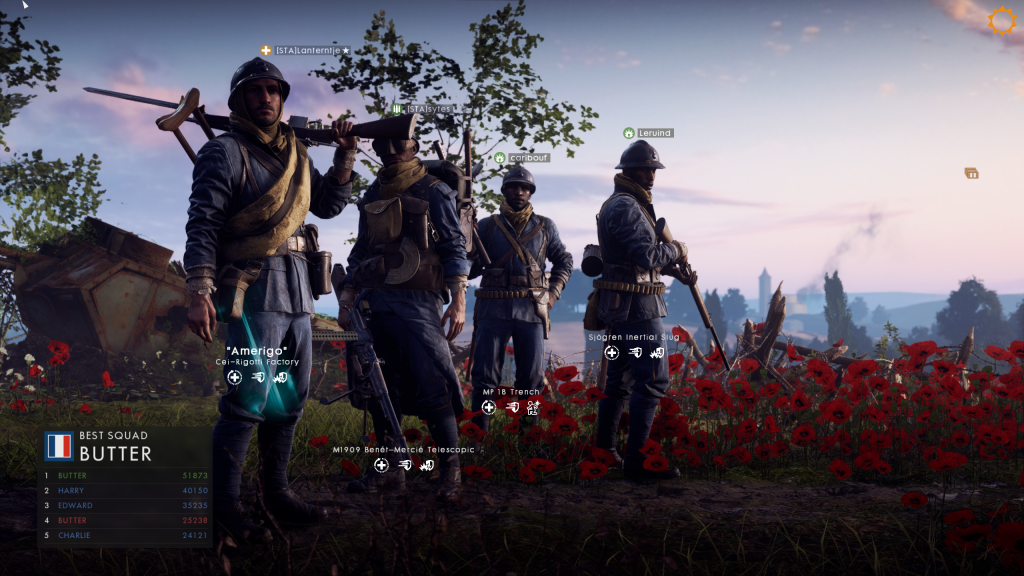
Task: Select the [STA]sytes player name tag
Action: click(x=428, y=108)
